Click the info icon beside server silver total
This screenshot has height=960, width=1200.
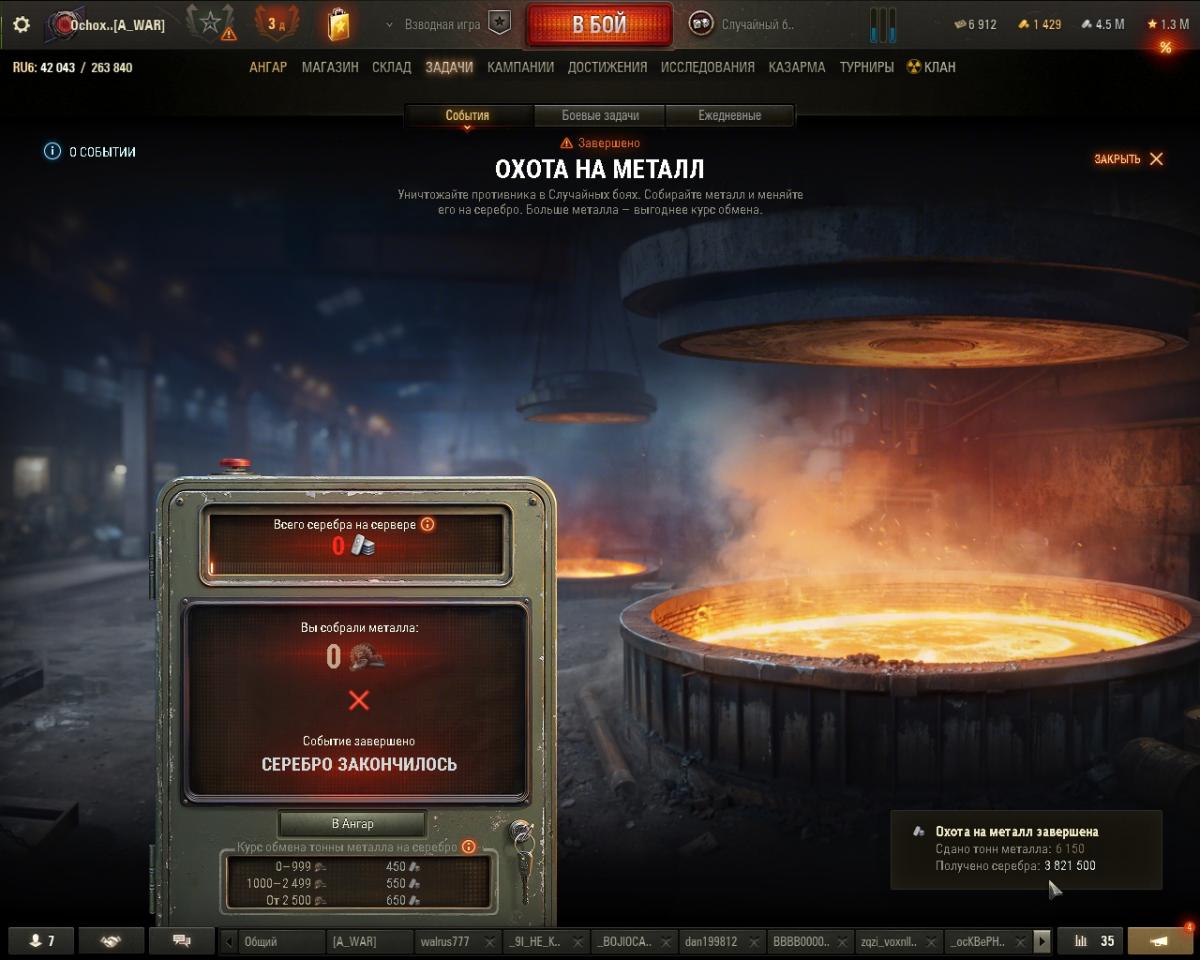coord(427,524)
